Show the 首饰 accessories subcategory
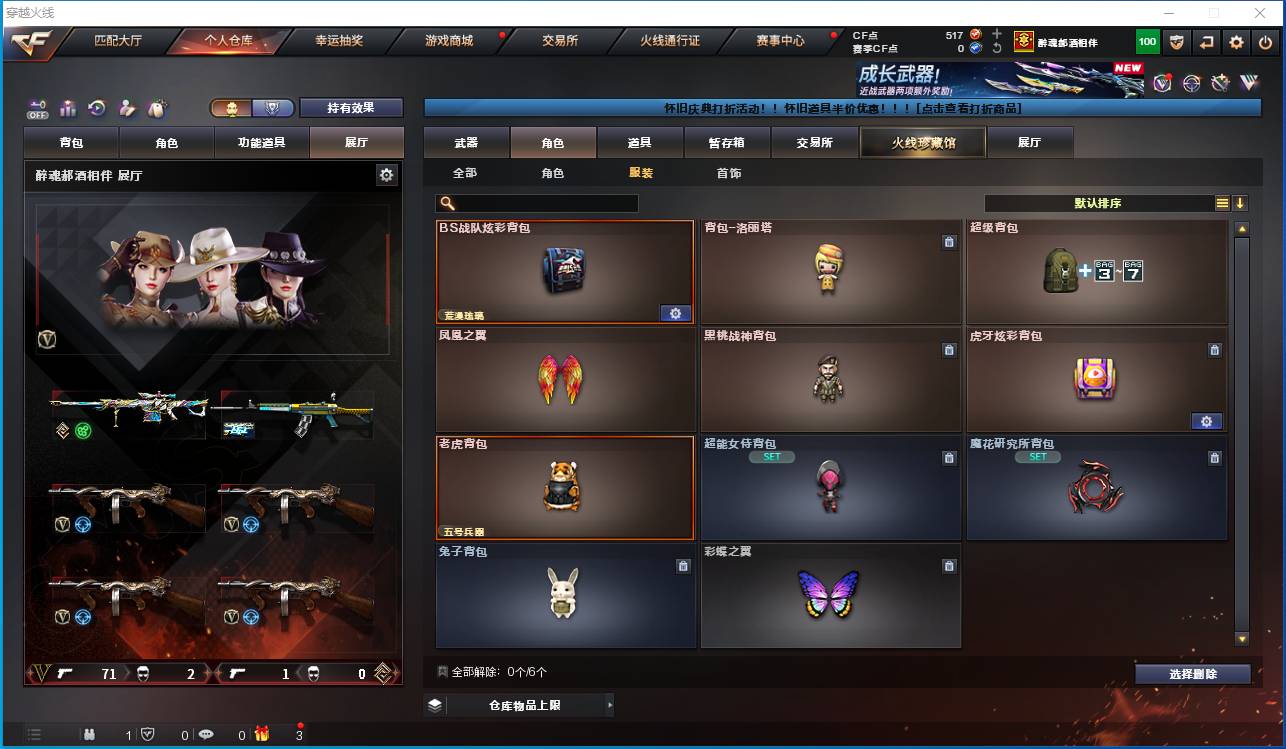 coord(729,173)
